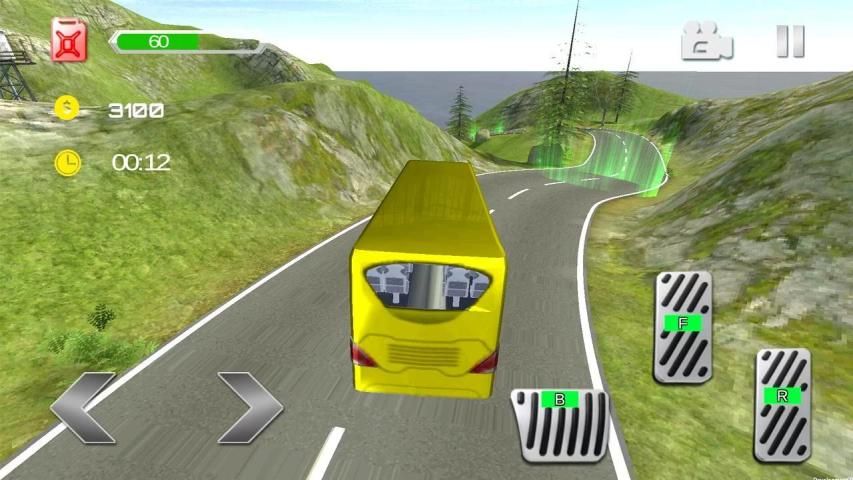
Task: Tap the brake pedal marked B
Action: click(560, 423)
